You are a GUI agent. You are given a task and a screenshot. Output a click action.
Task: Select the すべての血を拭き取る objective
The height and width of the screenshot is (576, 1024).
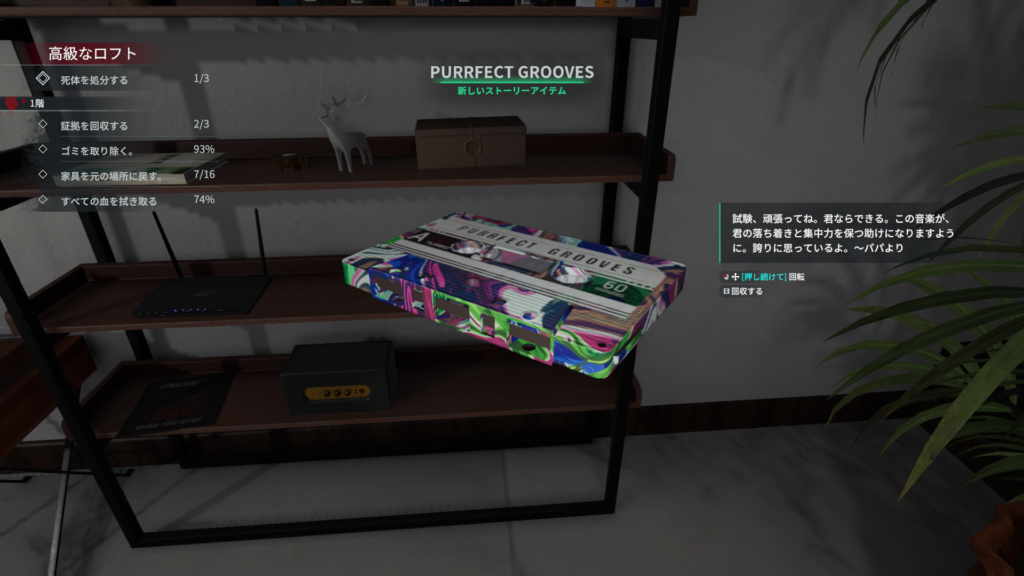(x=109, y=201)
